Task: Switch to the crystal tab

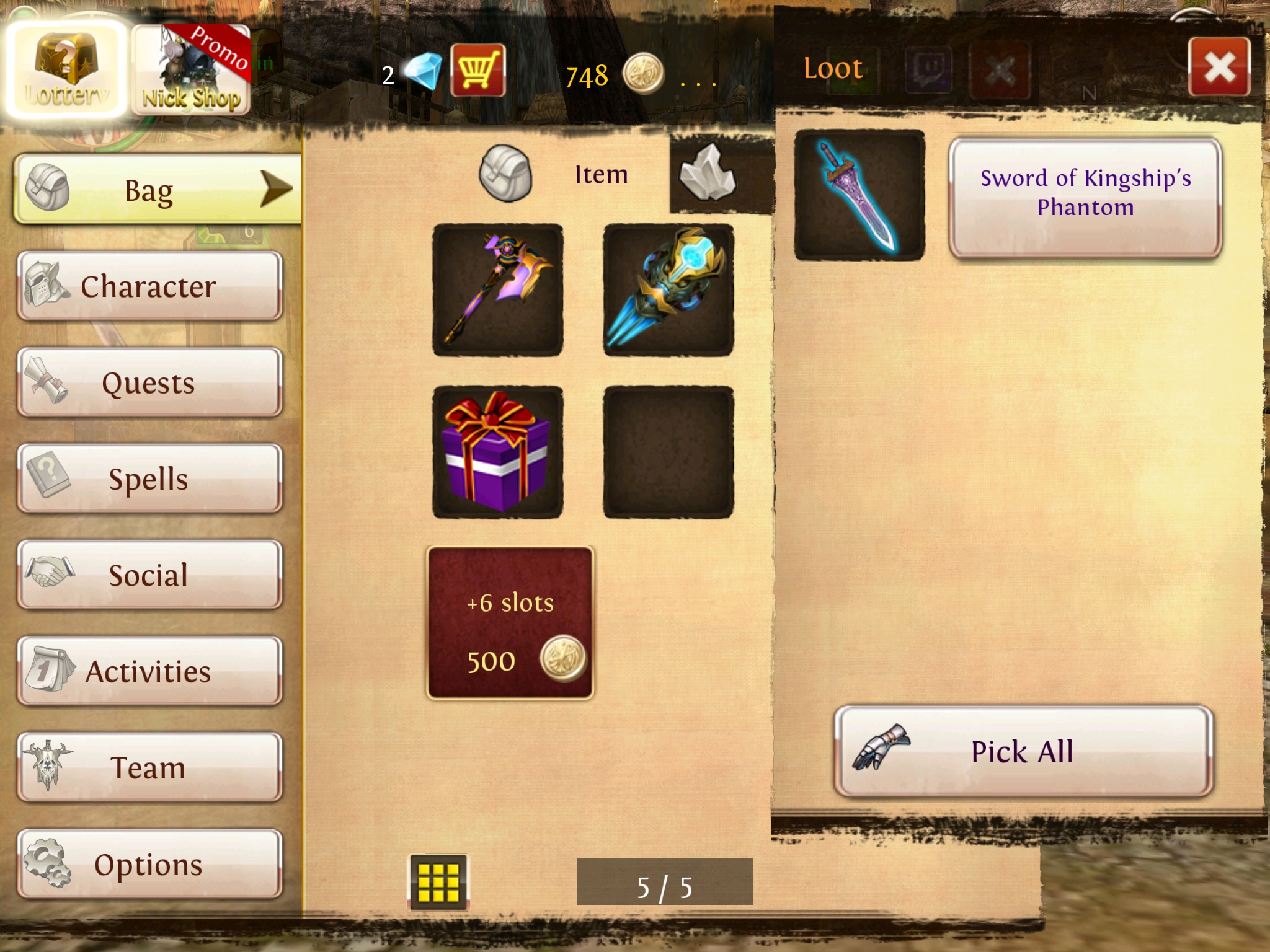Action: (x=708, y=173)
